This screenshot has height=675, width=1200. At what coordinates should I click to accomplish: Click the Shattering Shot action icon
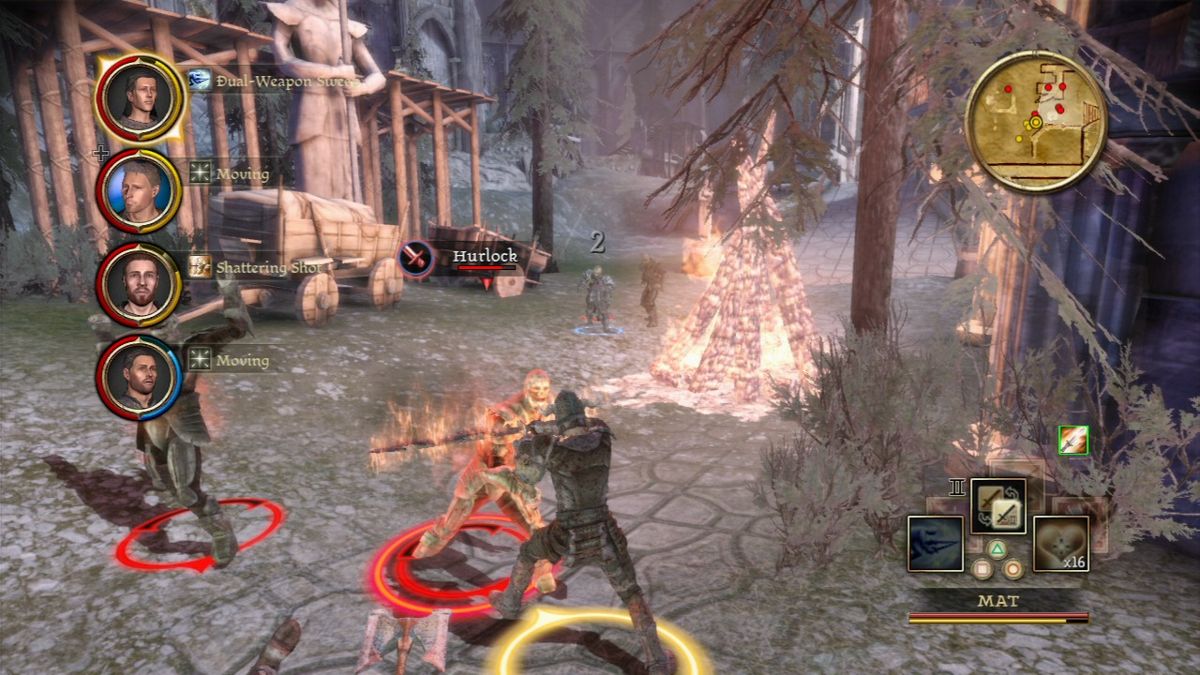point(200,267)
